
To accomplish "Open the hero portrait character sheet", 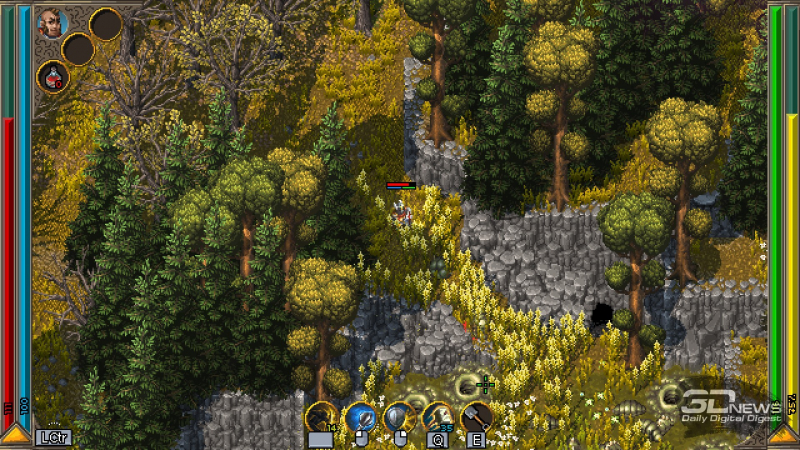I will pyautogui.click(x=53, y=23).
